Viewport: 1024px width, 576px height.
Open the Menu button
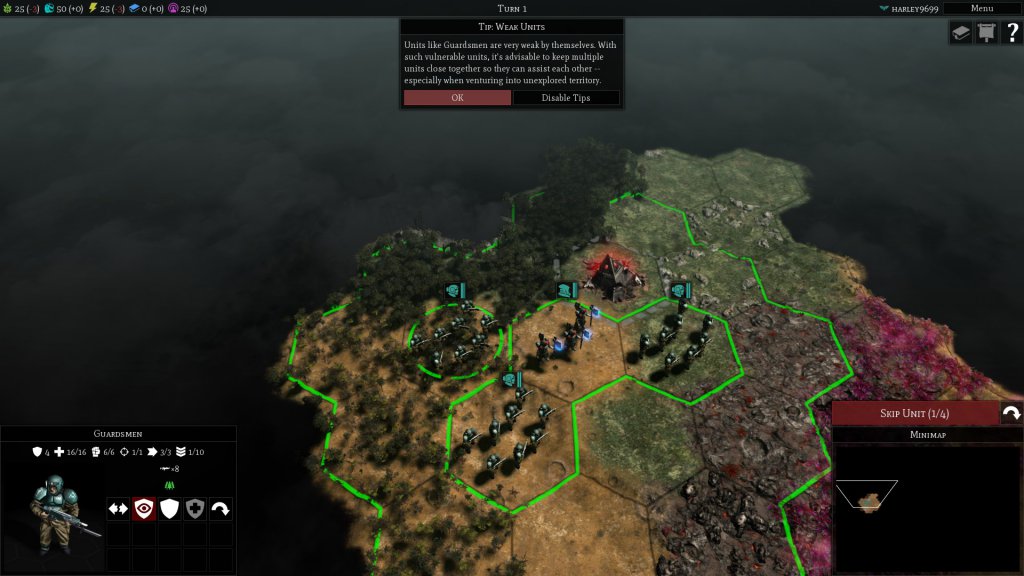(981, 8)
